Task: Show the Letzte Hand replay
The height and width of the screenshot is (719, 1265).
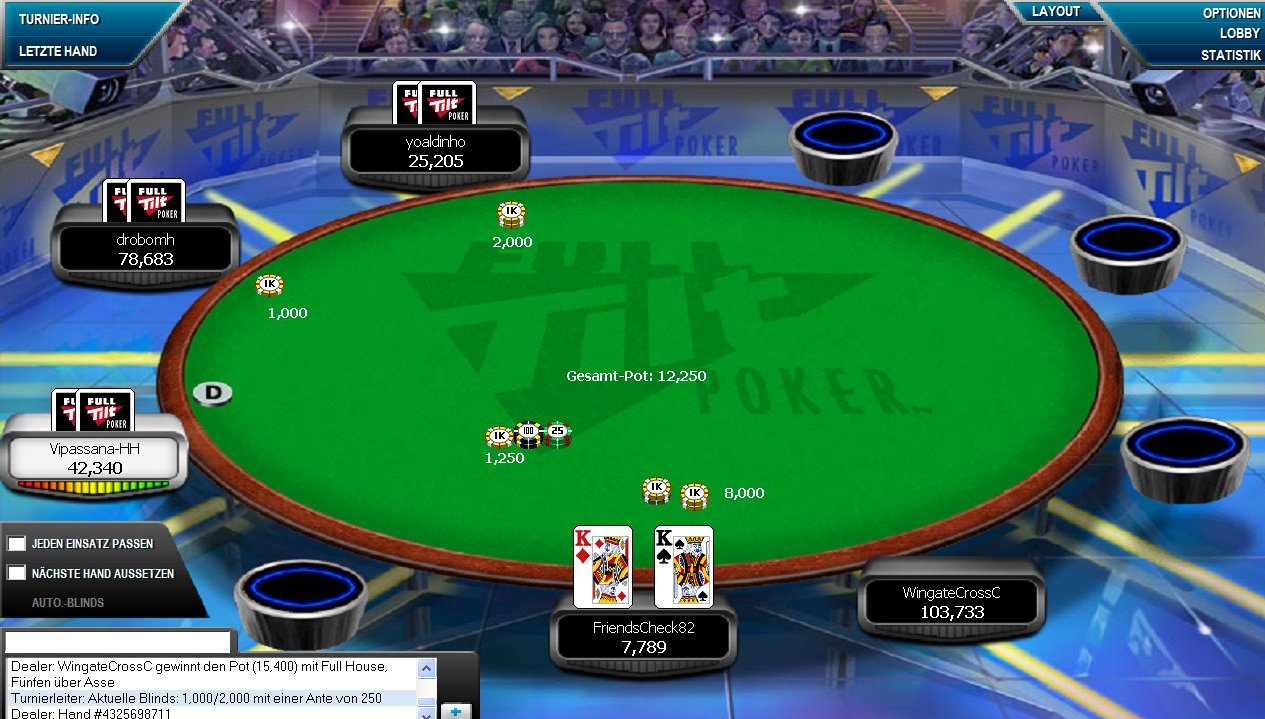Action: pos(57,51)
